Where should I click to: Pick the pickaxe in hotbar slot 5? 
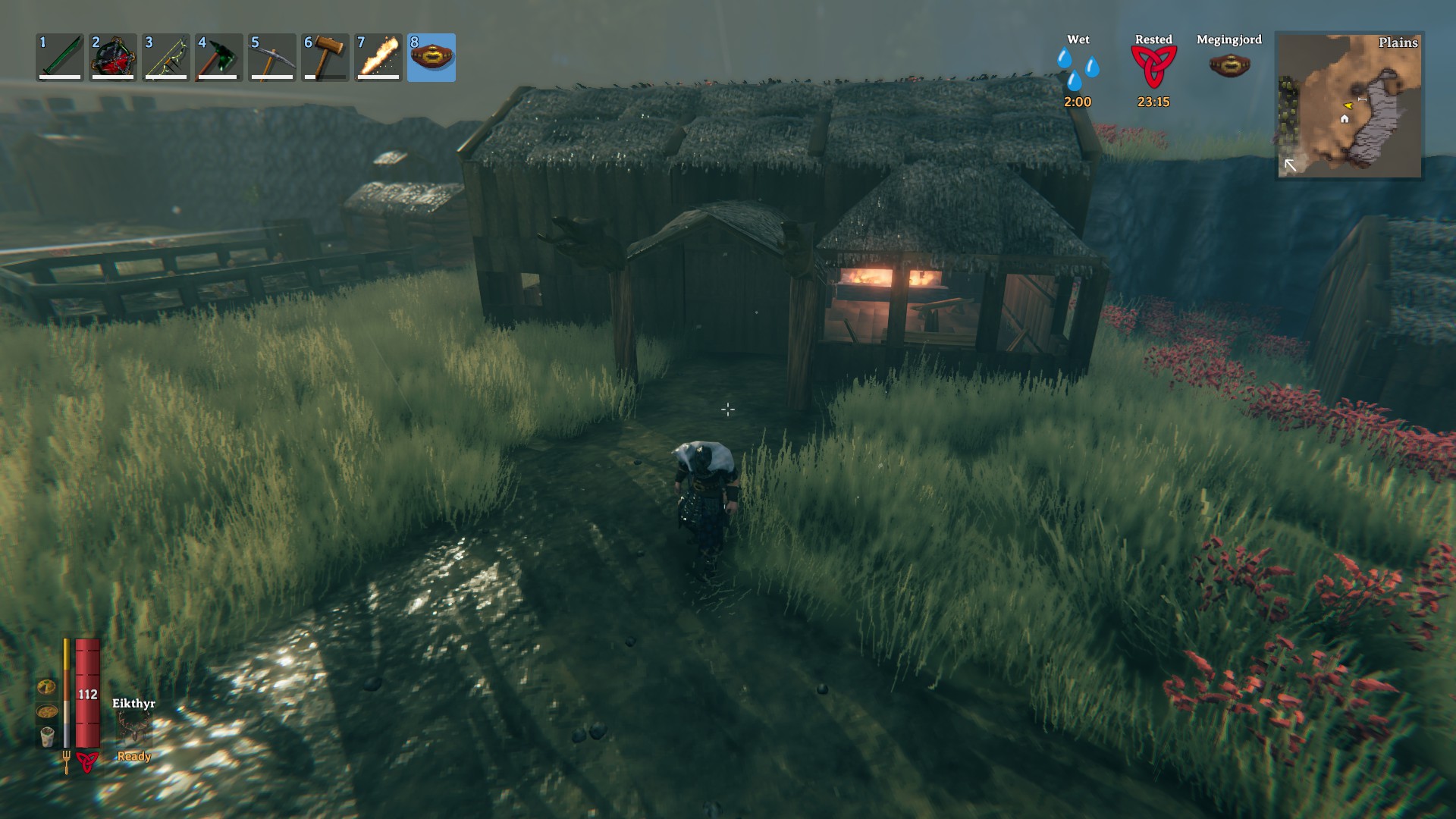272,57
